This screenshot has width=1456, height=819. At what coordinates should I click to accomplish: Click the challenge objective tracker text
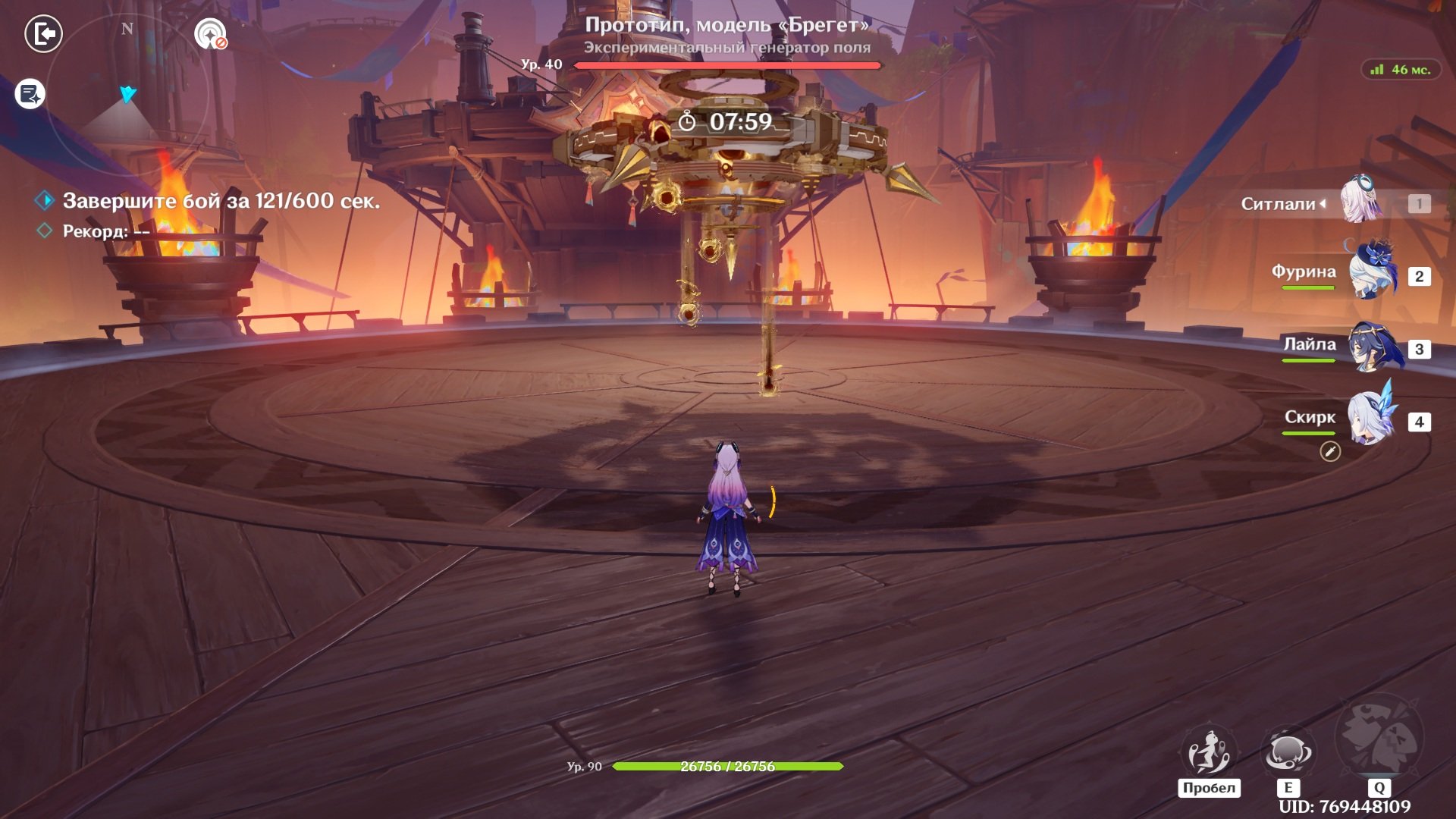click(221, 201)
